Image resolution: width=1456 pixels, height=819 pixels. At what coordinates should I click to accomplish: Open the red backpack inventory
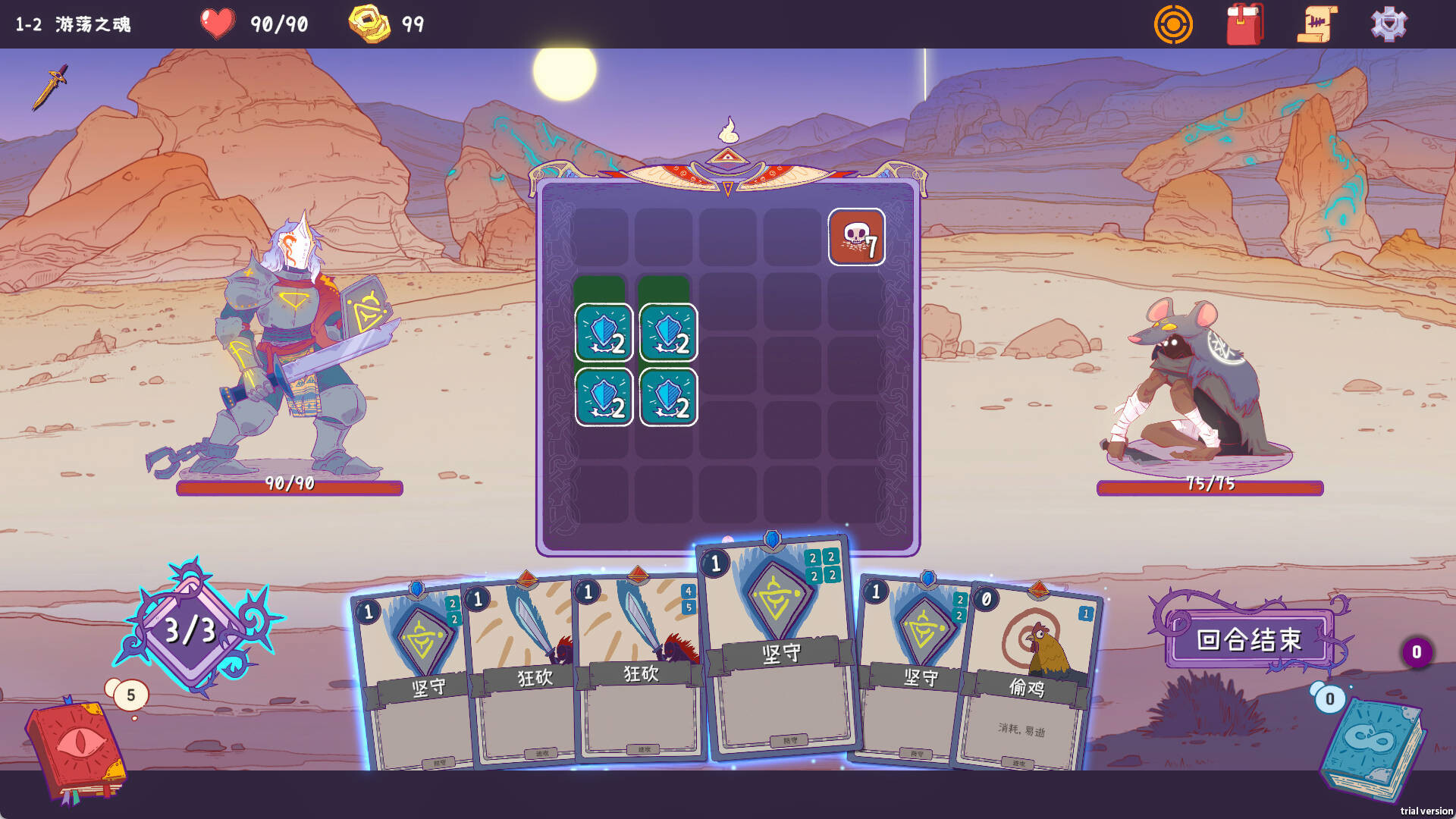[x=1244, y=24]
